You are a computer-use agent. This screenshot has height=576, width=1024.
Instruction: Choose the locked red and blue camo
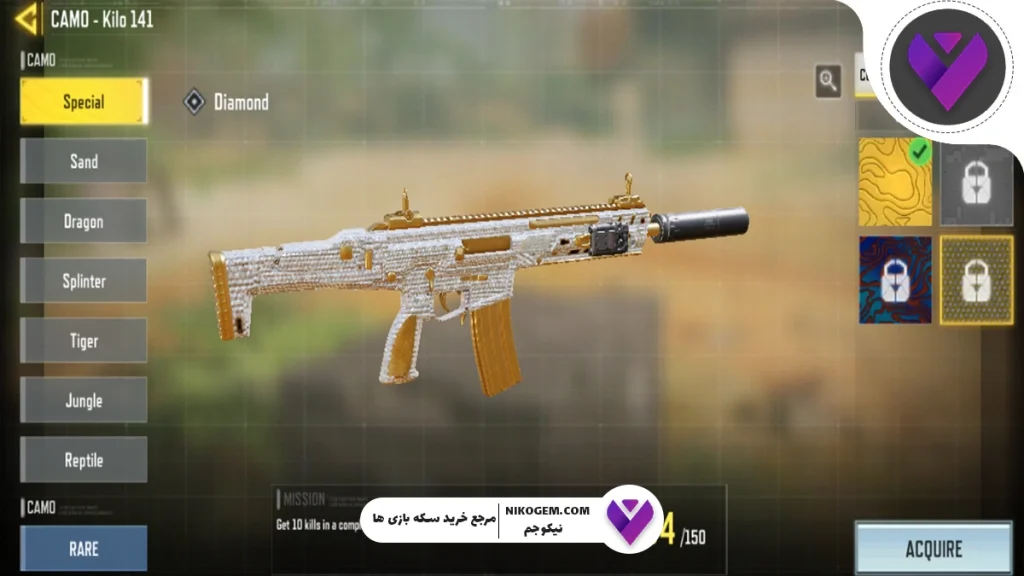(x=895, y=280)
